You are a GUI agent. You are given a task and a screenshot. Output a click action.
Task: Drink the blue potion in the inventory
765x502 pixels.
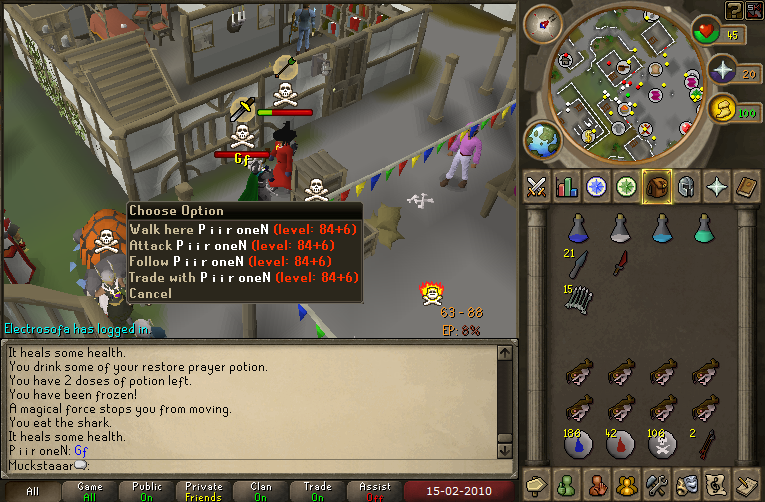578,229
